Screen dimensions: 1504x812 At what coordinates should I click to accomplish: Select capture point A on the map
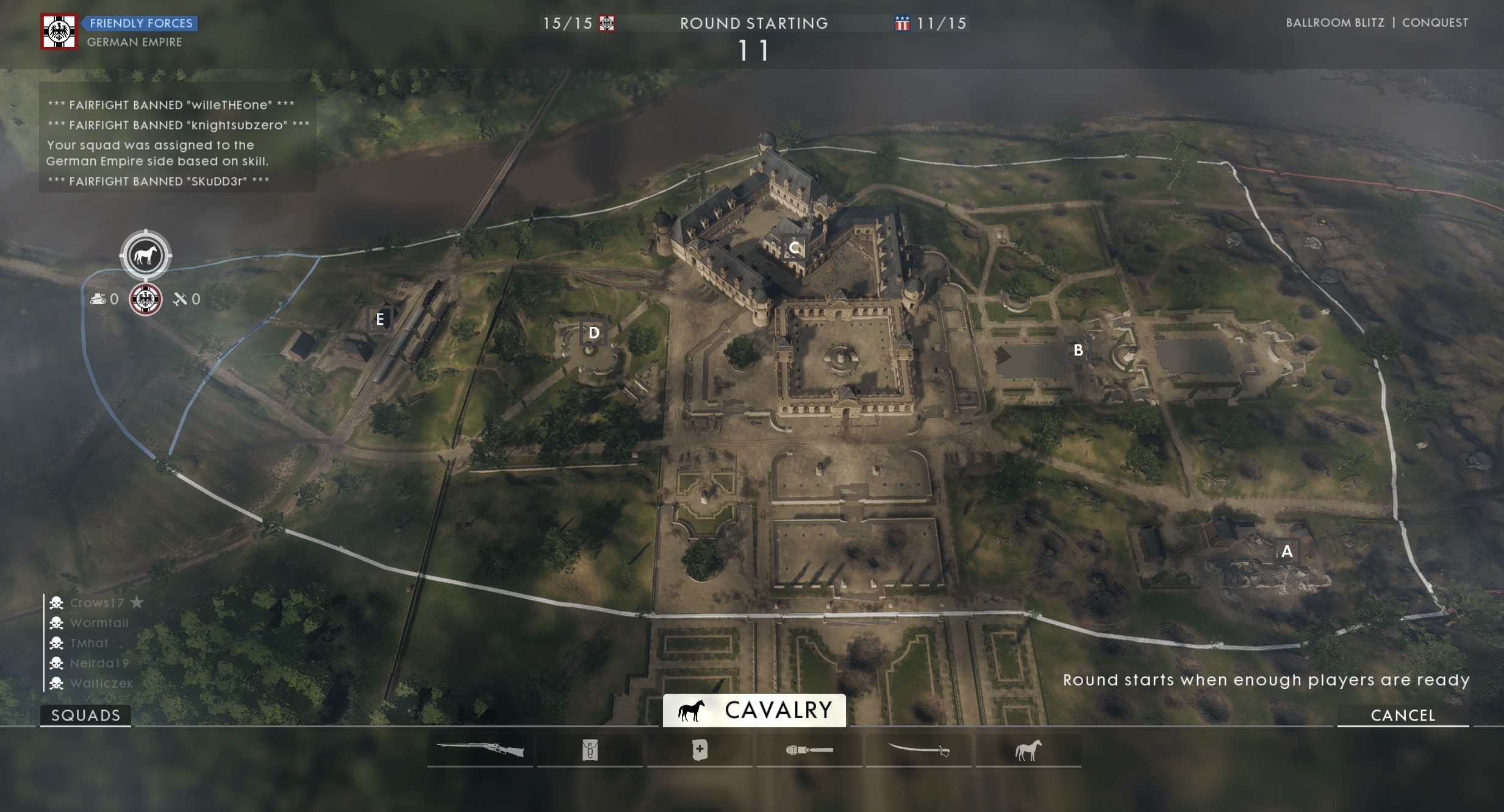pyautogui.click(x=1287, y=551)
